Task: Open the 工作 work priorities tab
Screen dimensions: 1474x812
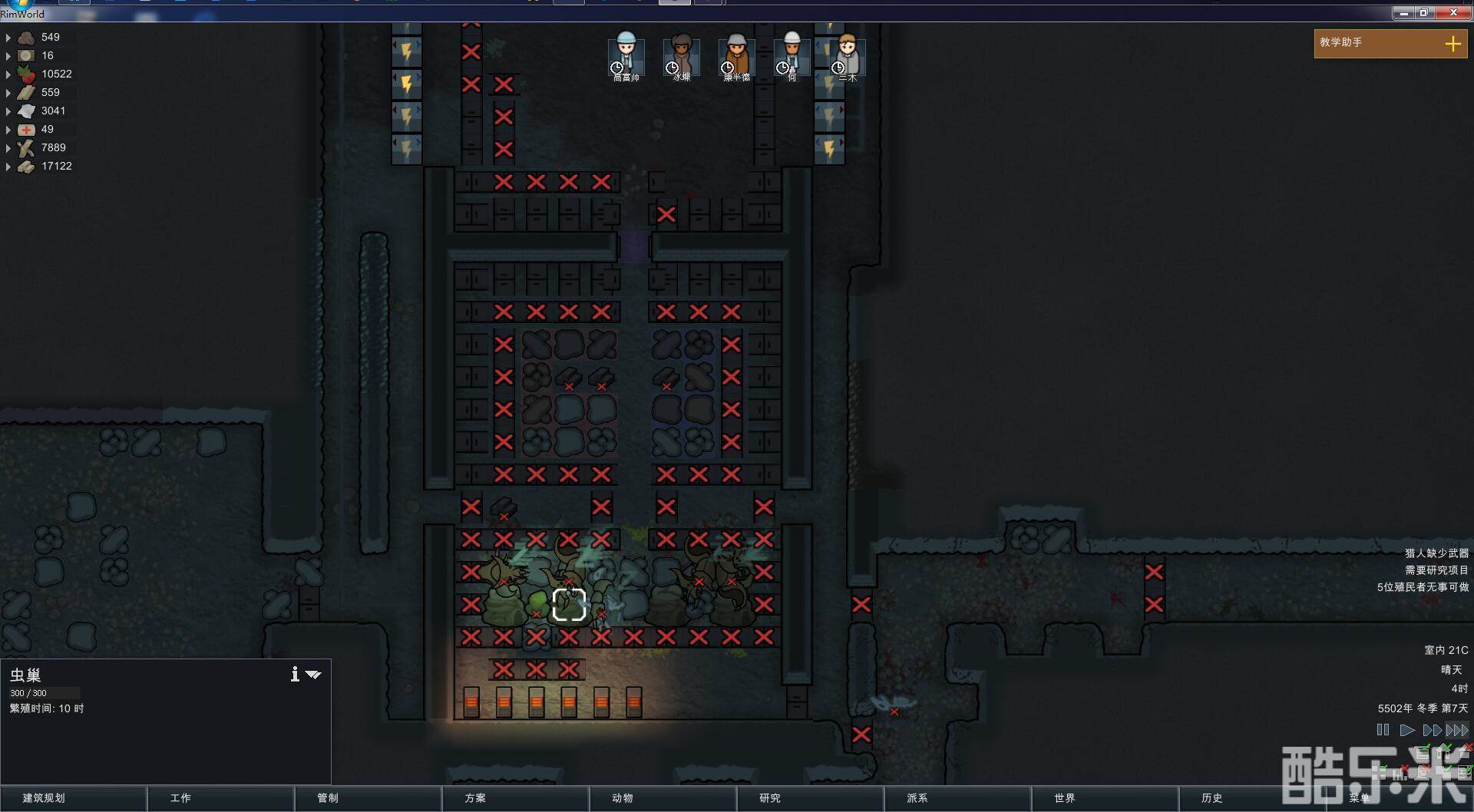Action: pos(220,798)
